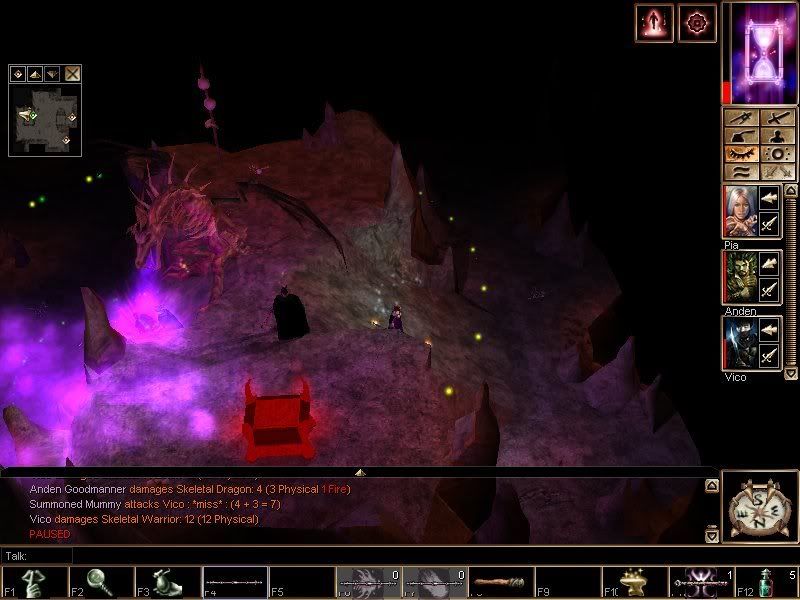
Task: Click the minimap area view
Action: [x=45, y=118]
